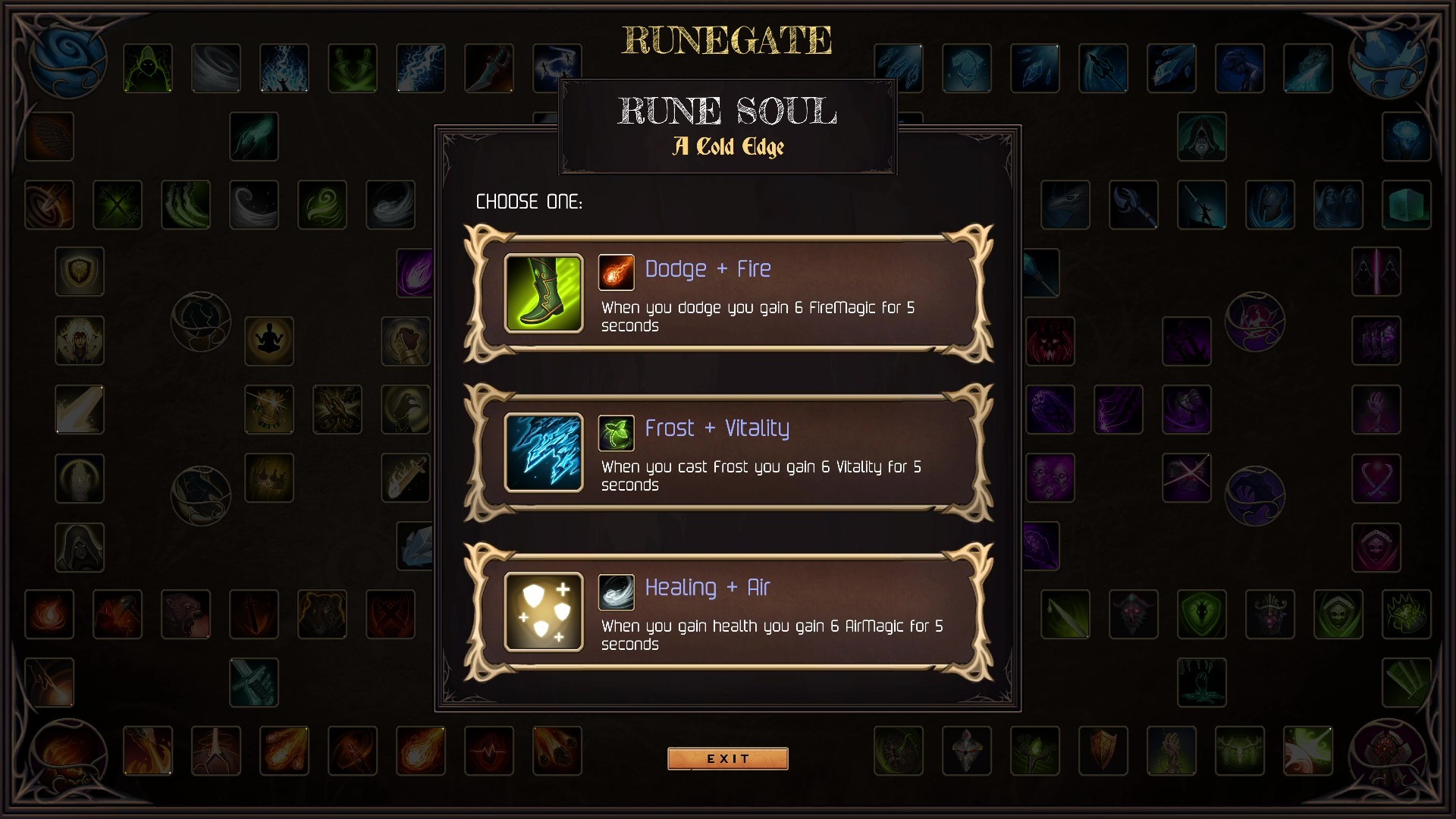The height and width of the screenshot is (819, 1456).
Task: Click the blue swirl orb in top-left corner
Action: pos(68,61)
